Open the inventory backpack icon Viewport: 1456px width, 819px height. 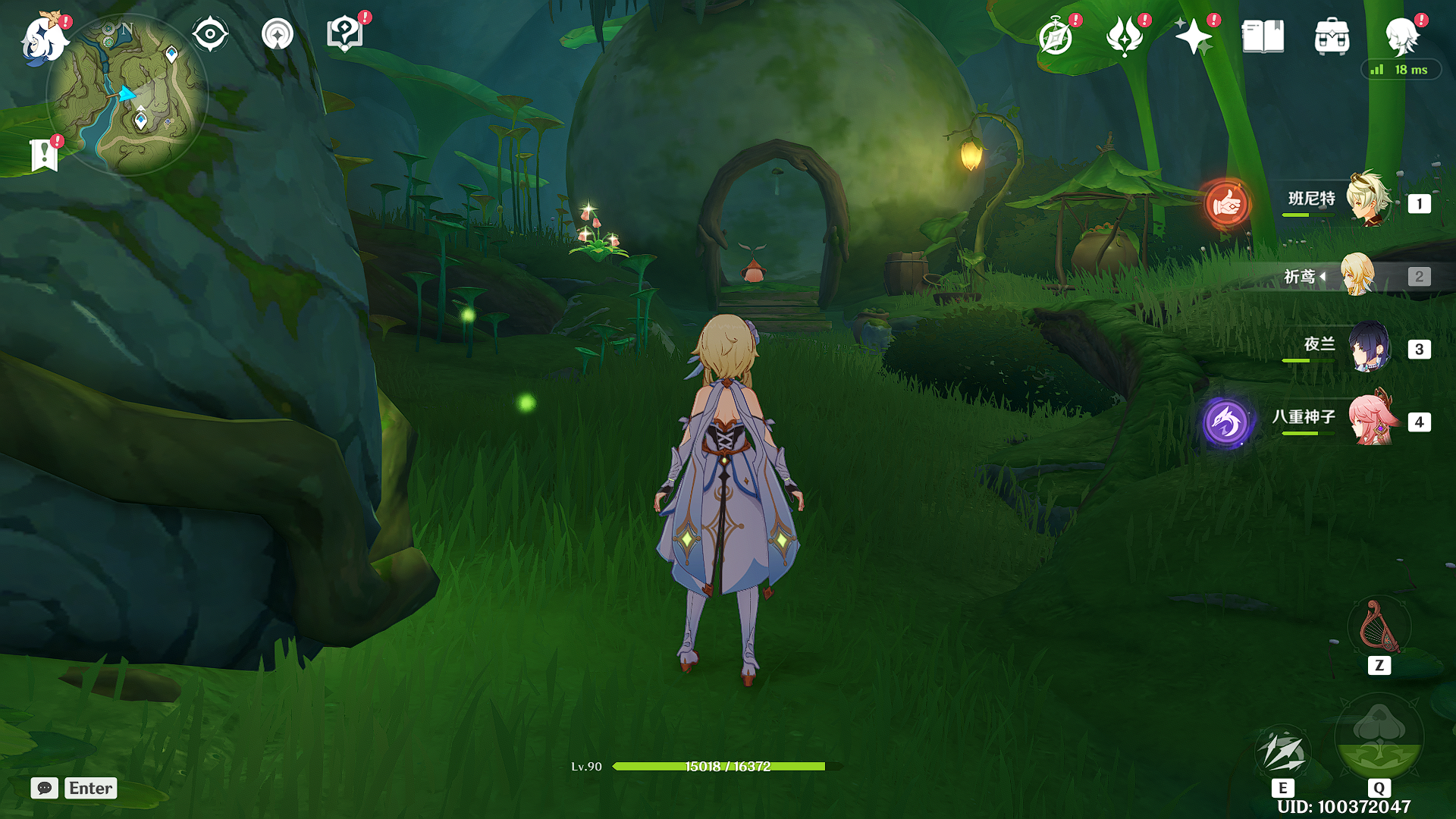click(1332, 36)
